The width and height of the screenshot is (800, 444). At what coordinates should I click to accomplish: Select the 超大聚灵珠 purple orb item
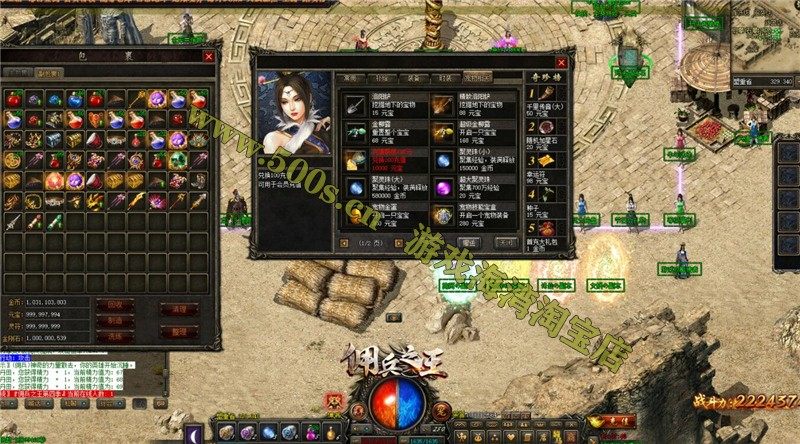pyautogui.click(x=441, y=188)
